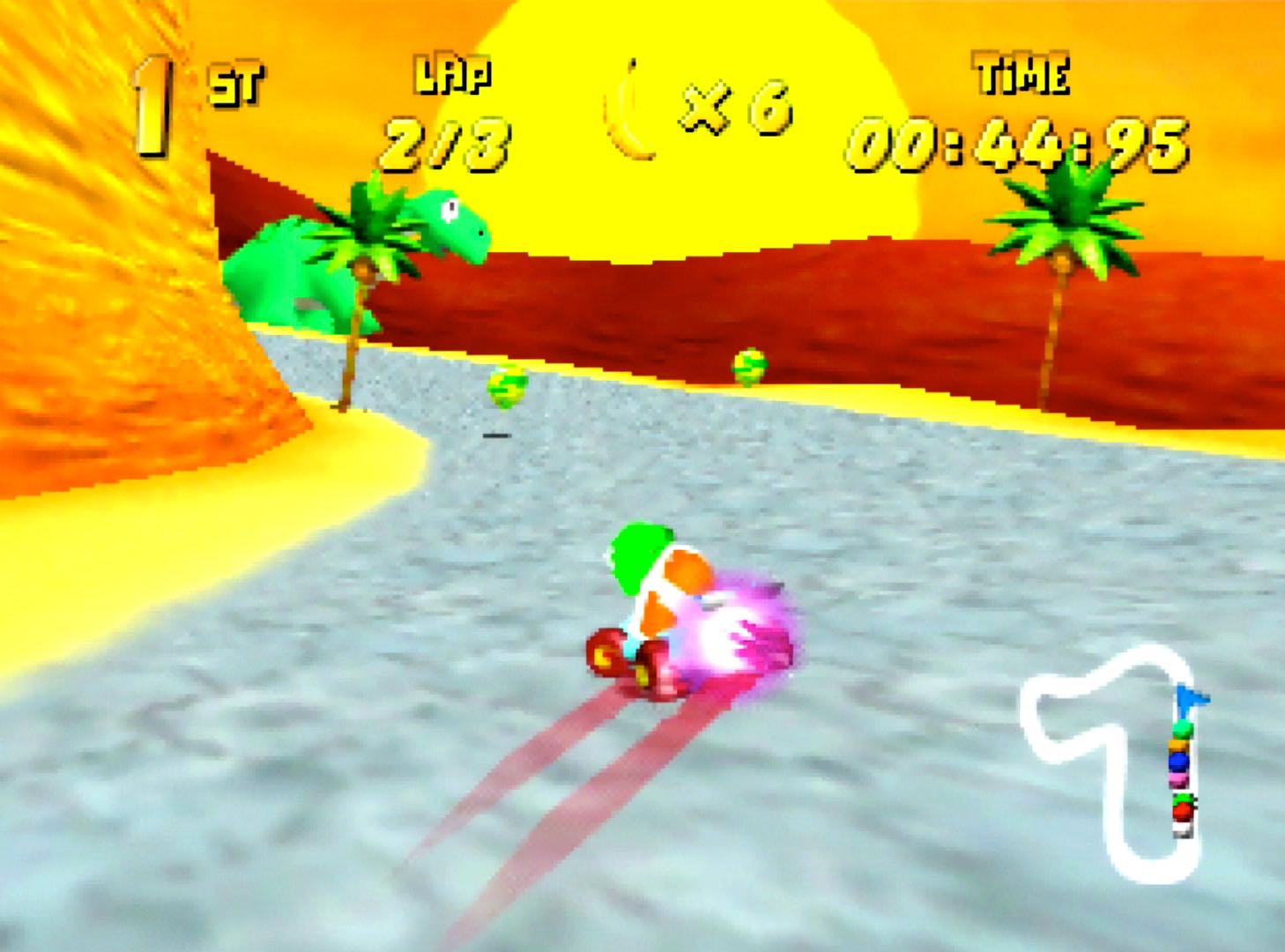Click the green racer dot on the minimap

[x=1181, y=729]
